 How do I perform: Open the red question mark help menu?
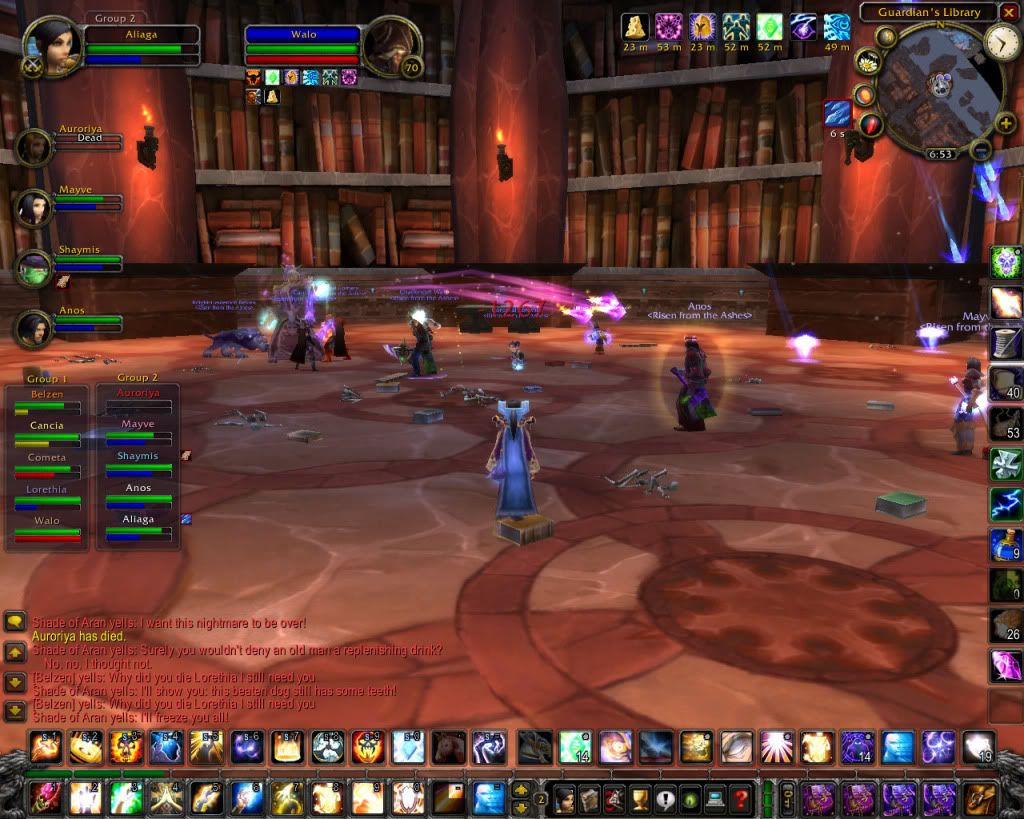(740, 799)
